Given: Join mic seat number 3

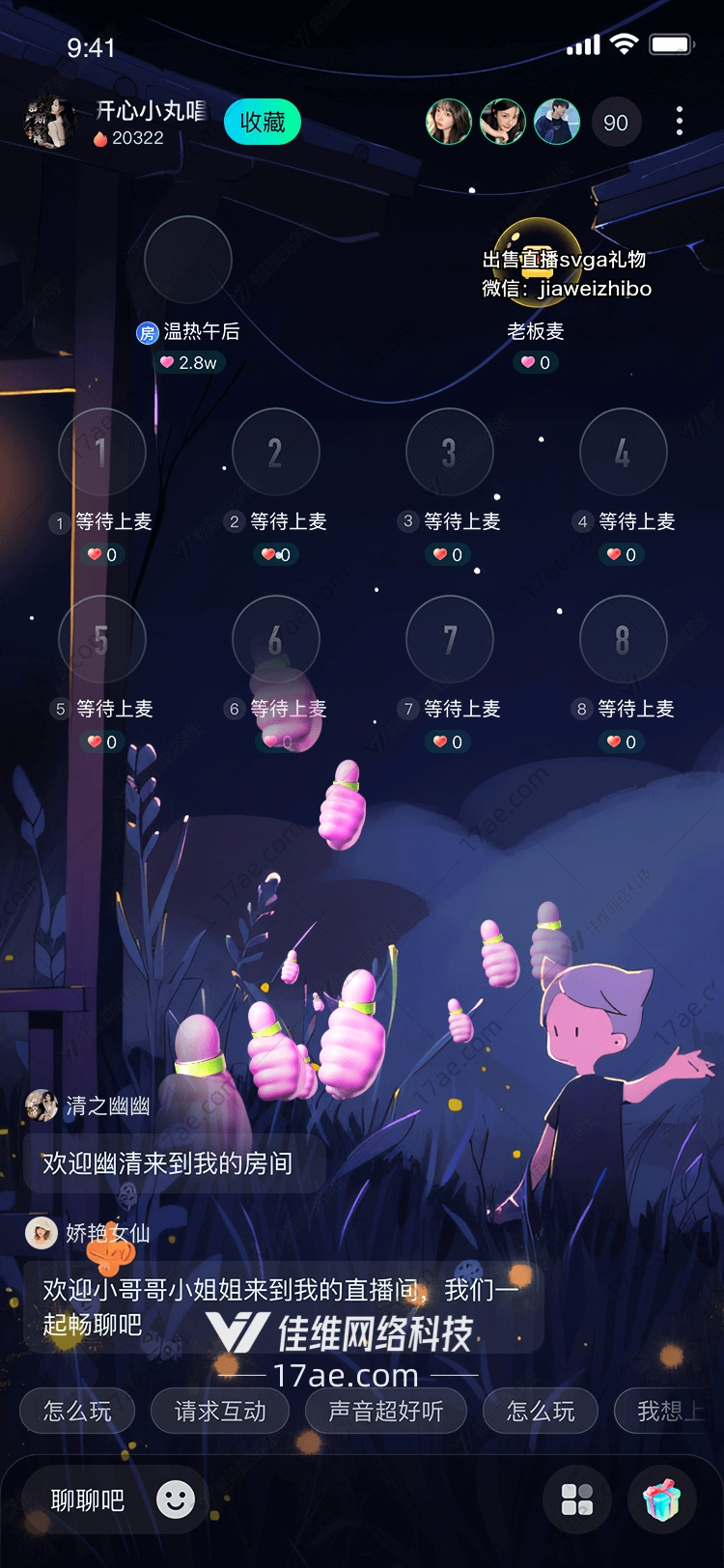Looking at the screenshot, I should point(450,452).
